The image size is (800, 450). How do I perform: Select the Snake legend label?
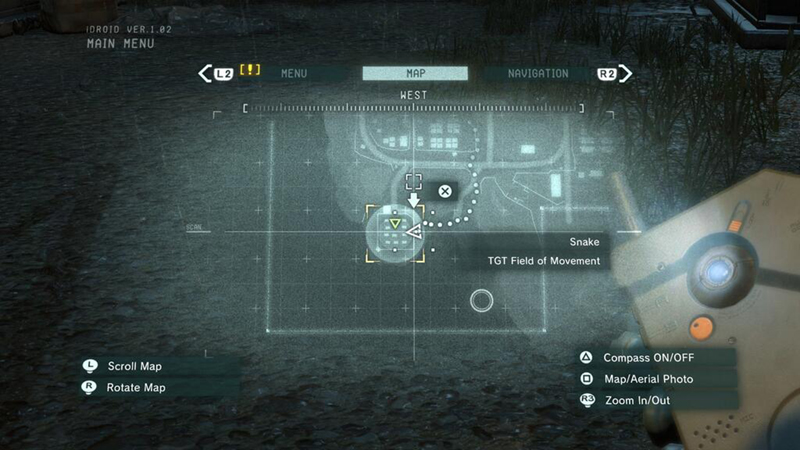584,242
